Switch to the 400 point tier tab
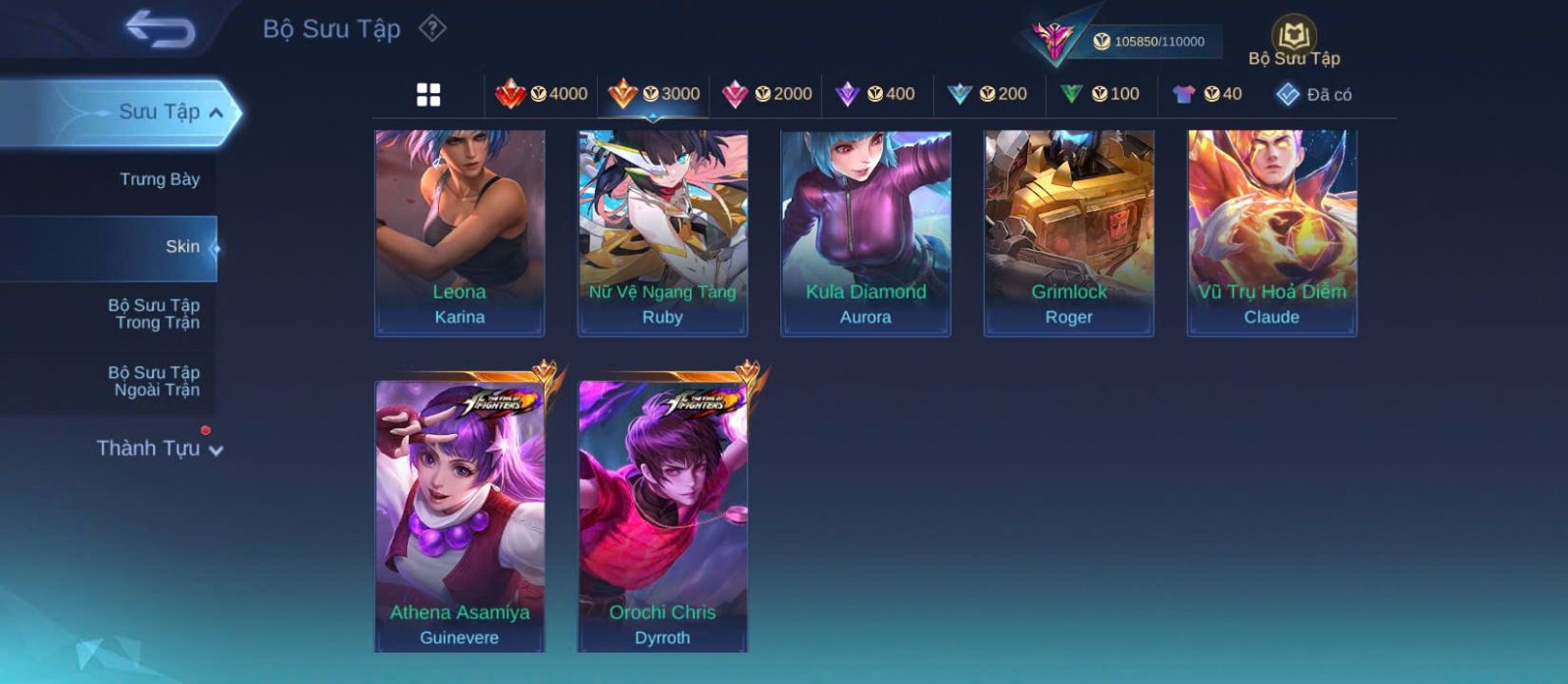Screen dimensions: 1568x684 [x=875, y=94]
